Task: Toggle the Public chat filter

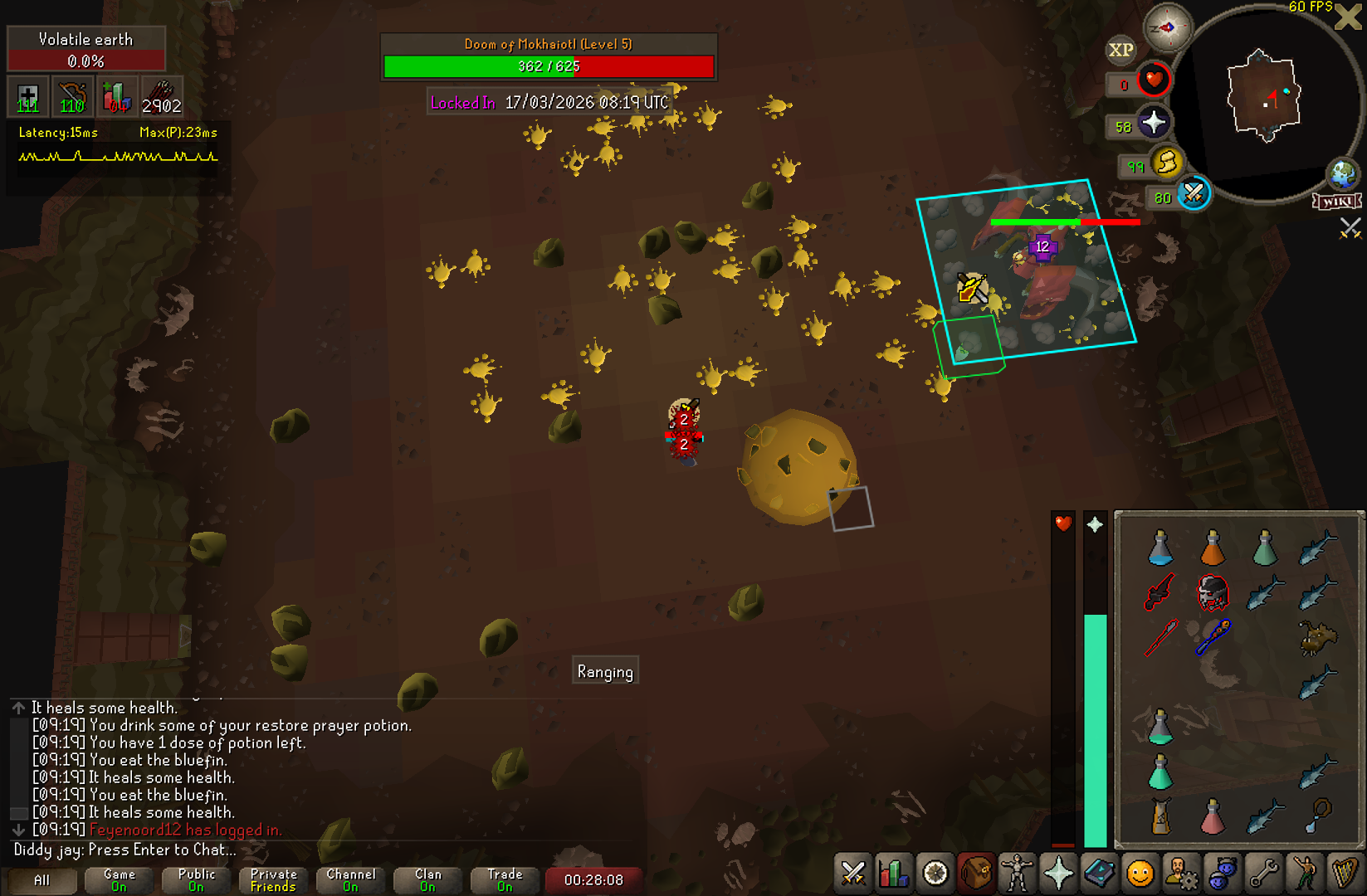Action: 196,879
